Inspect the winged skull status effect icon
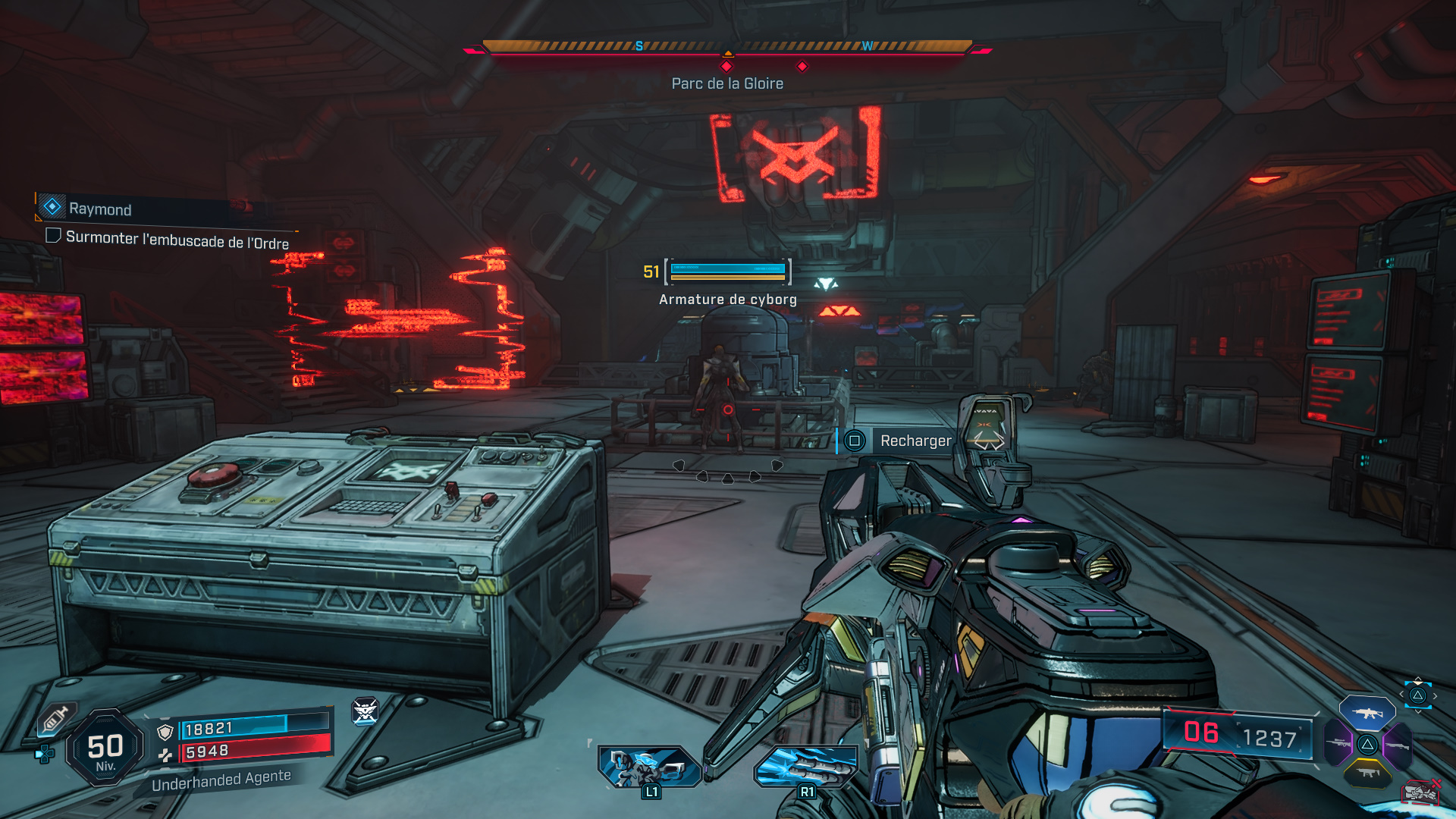This screenshot has width=1456, height=819. (x=365, y=711)
